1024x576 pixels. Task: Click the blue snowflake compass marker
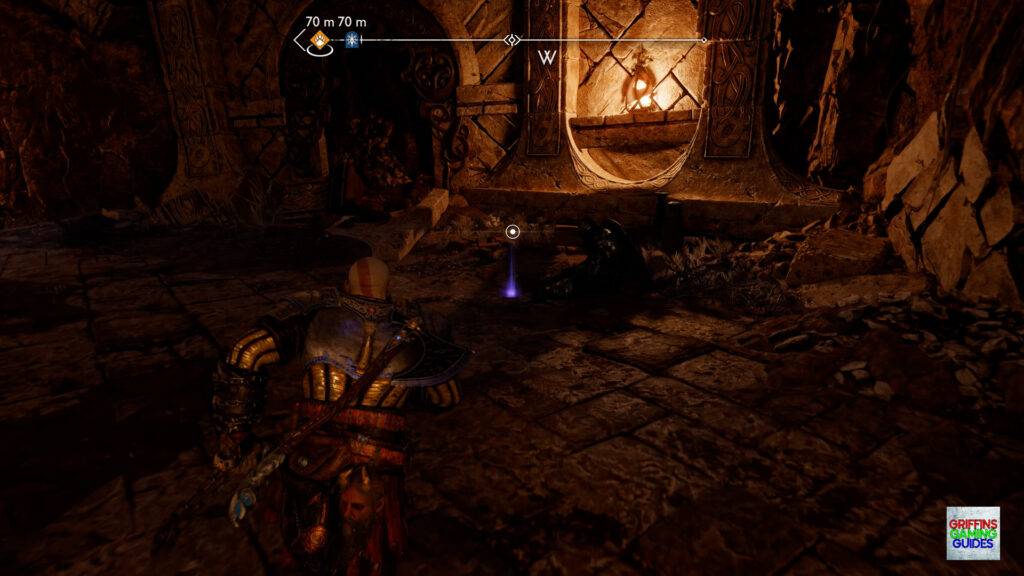(x=351, y=40)
